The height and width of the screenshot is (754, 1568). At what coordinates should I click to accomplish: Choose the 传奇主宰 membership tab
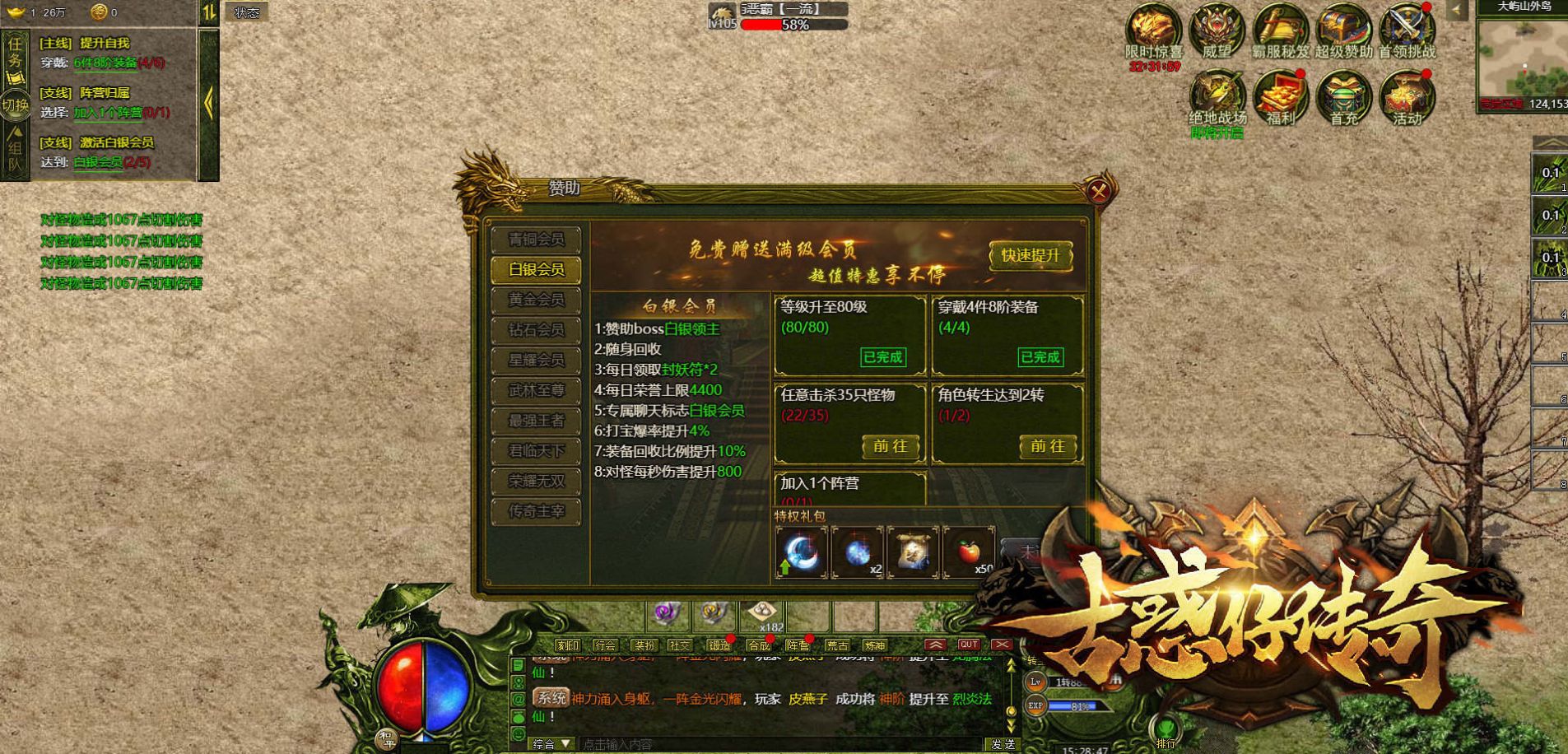(536, 511)
